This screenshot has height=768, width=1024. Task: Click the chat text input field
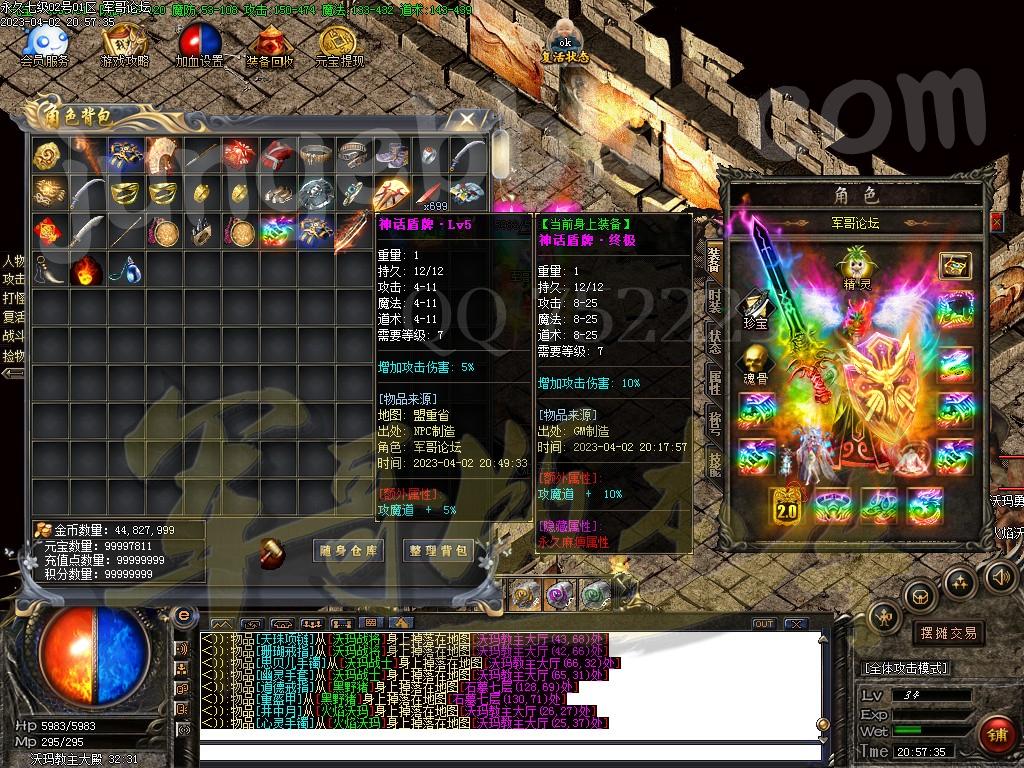[500, 749]
